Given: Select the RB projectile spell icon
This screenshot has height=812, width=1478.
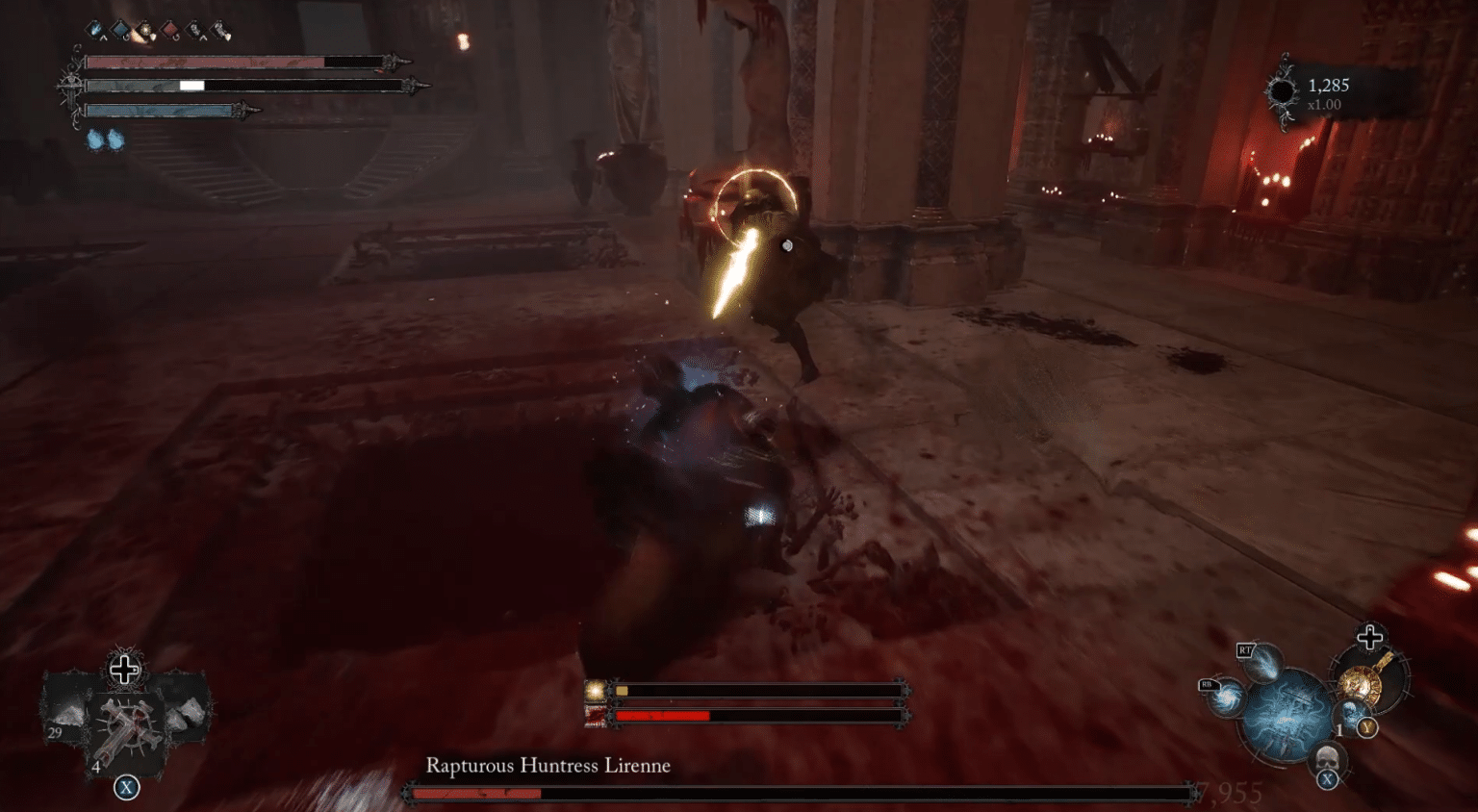Looking at the screenshot, I should (x=1225, y=698).
